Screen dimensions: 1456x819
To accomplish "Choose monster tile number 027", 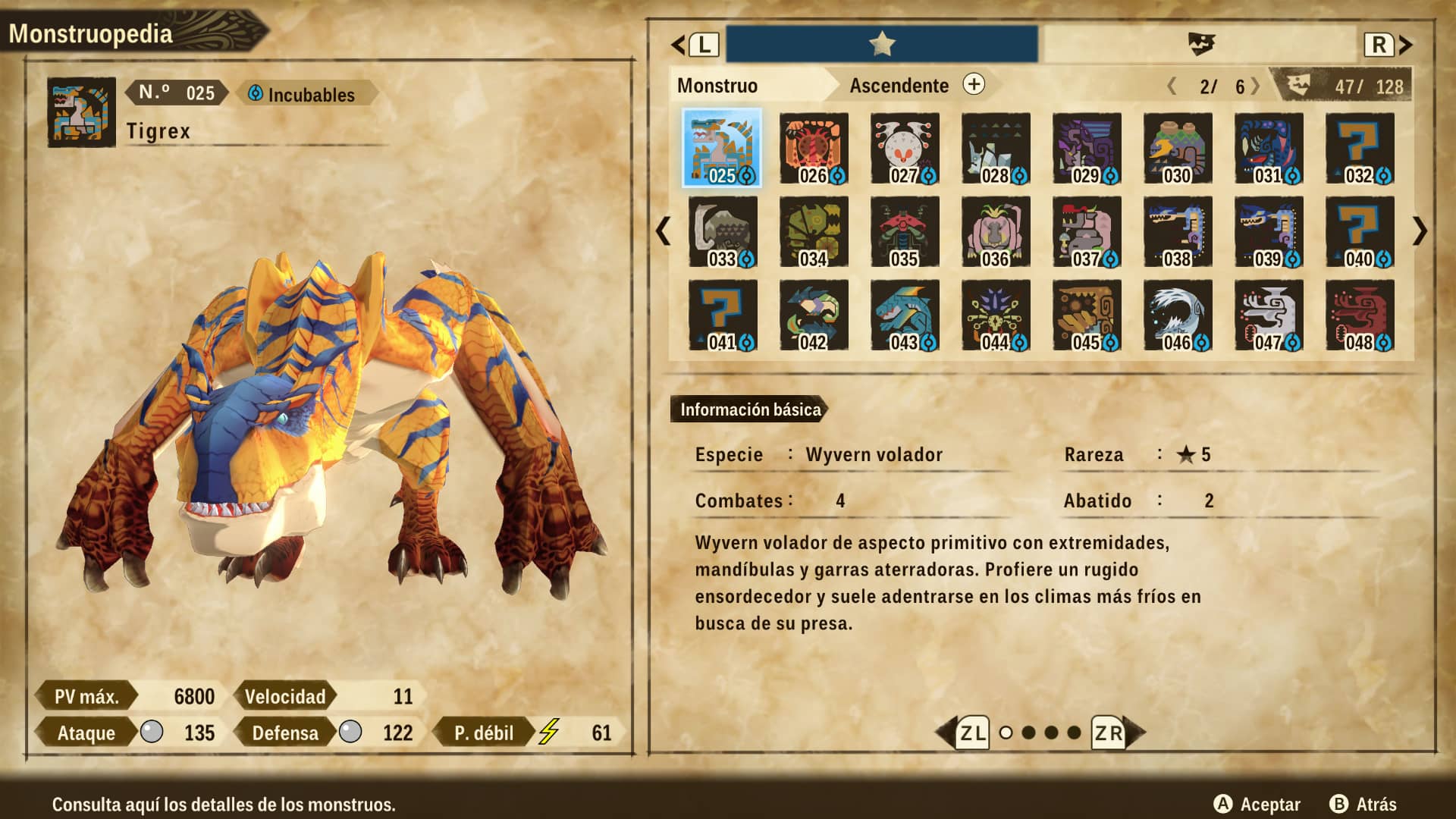I will (905, 149).
